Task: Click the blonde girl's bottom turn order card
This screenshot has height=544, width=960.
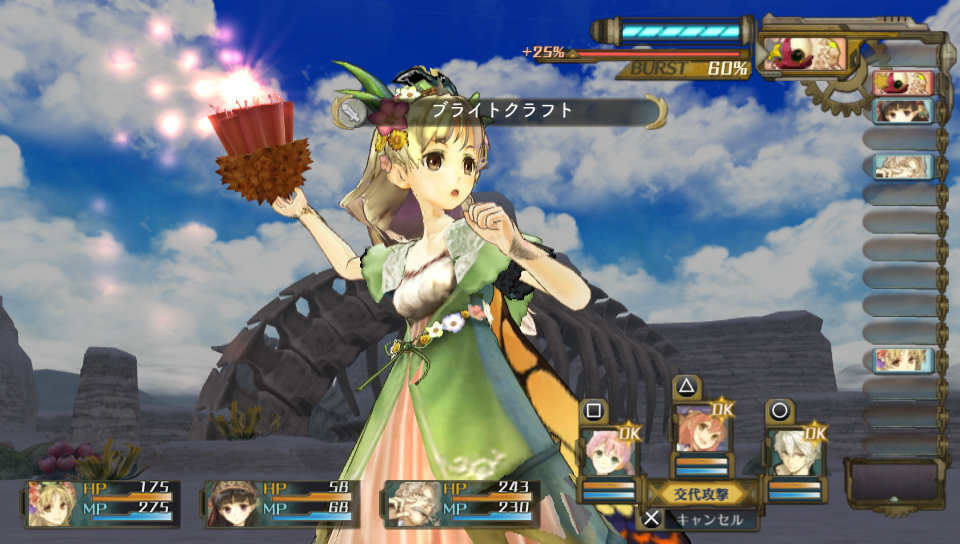Action: (902, 360)
